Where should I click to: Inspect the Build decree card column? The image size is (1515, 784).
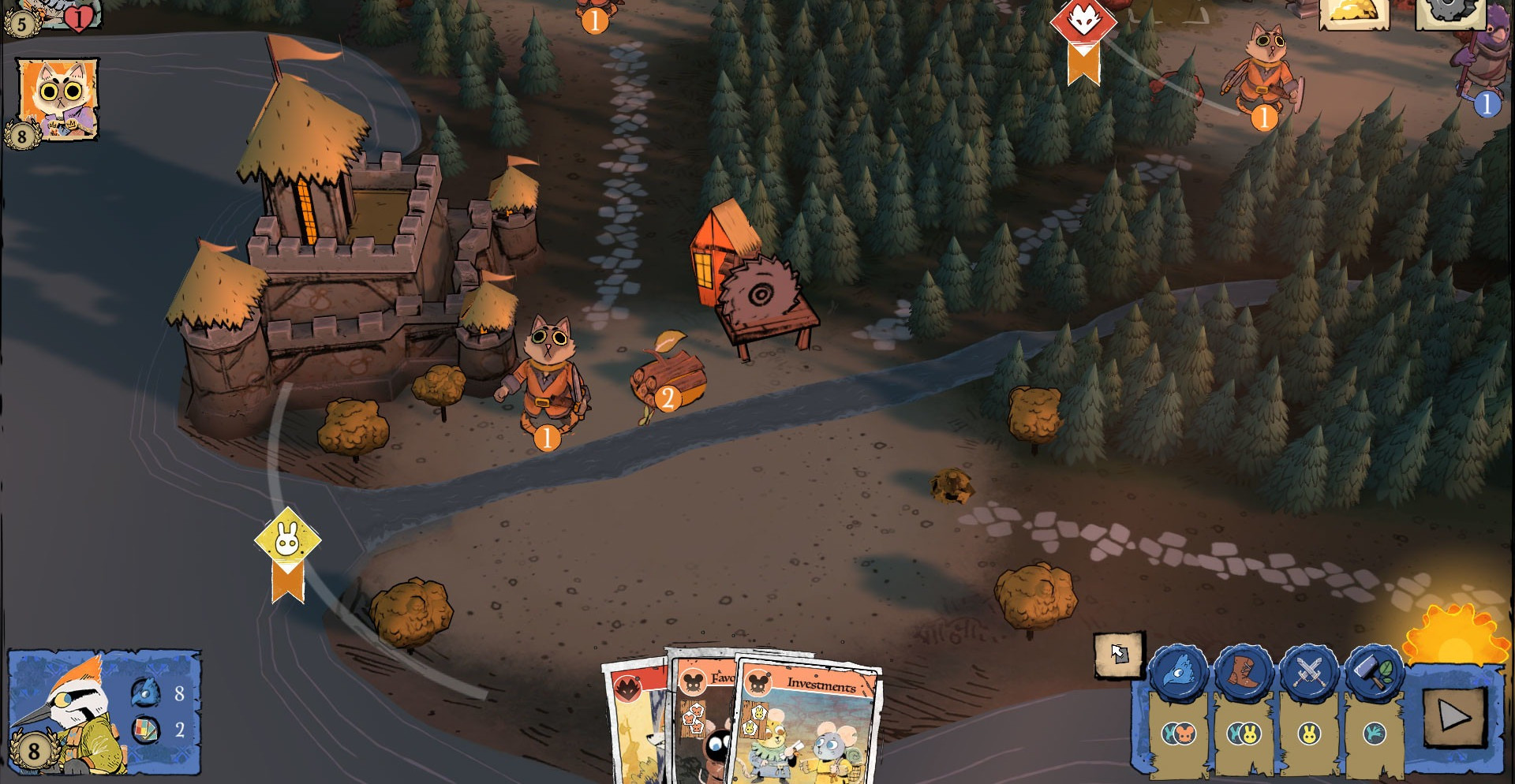pos(1374,735)
